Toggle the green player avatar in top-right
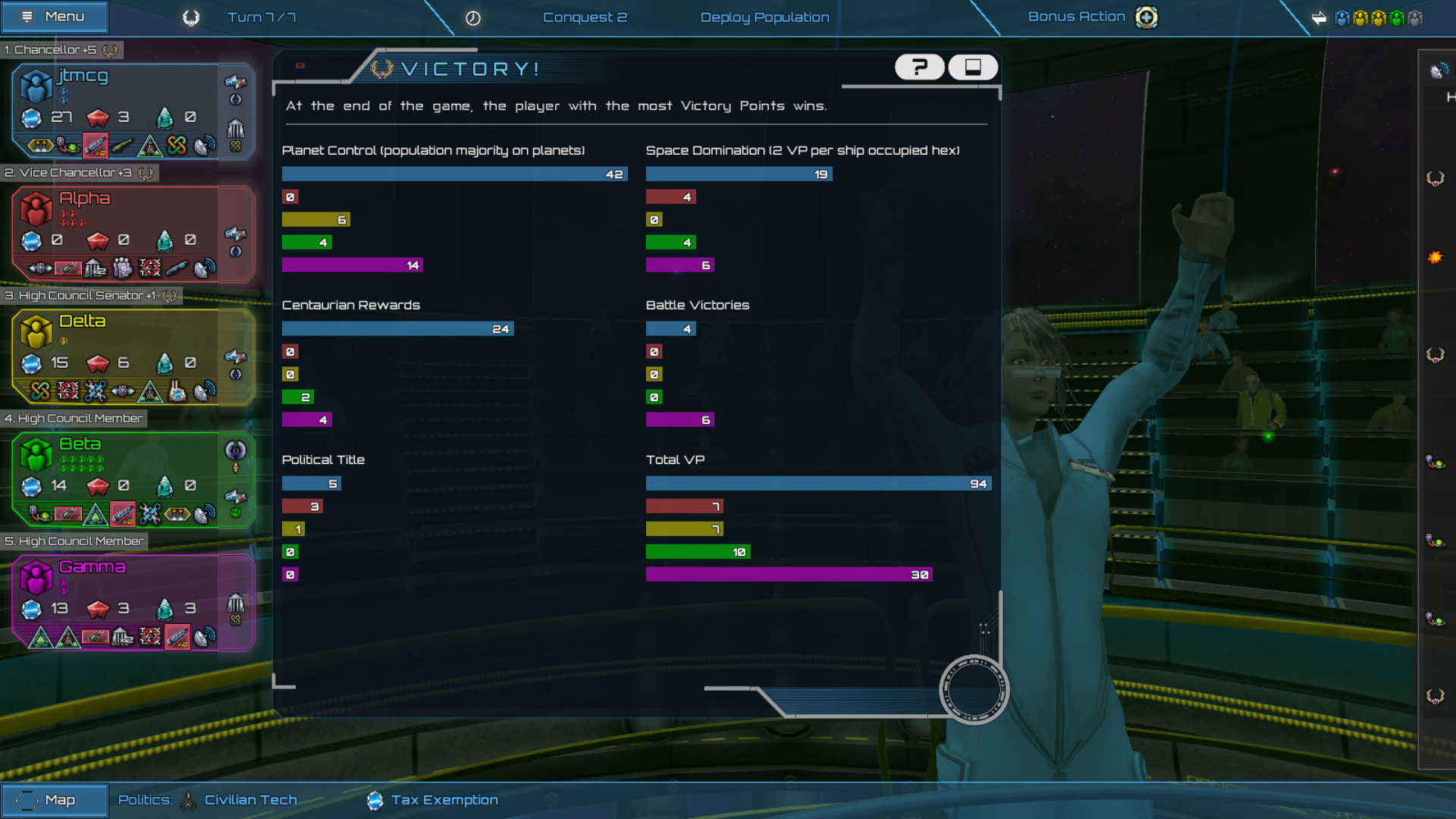Viewport: 1456px width, 819px height. 1397,17
